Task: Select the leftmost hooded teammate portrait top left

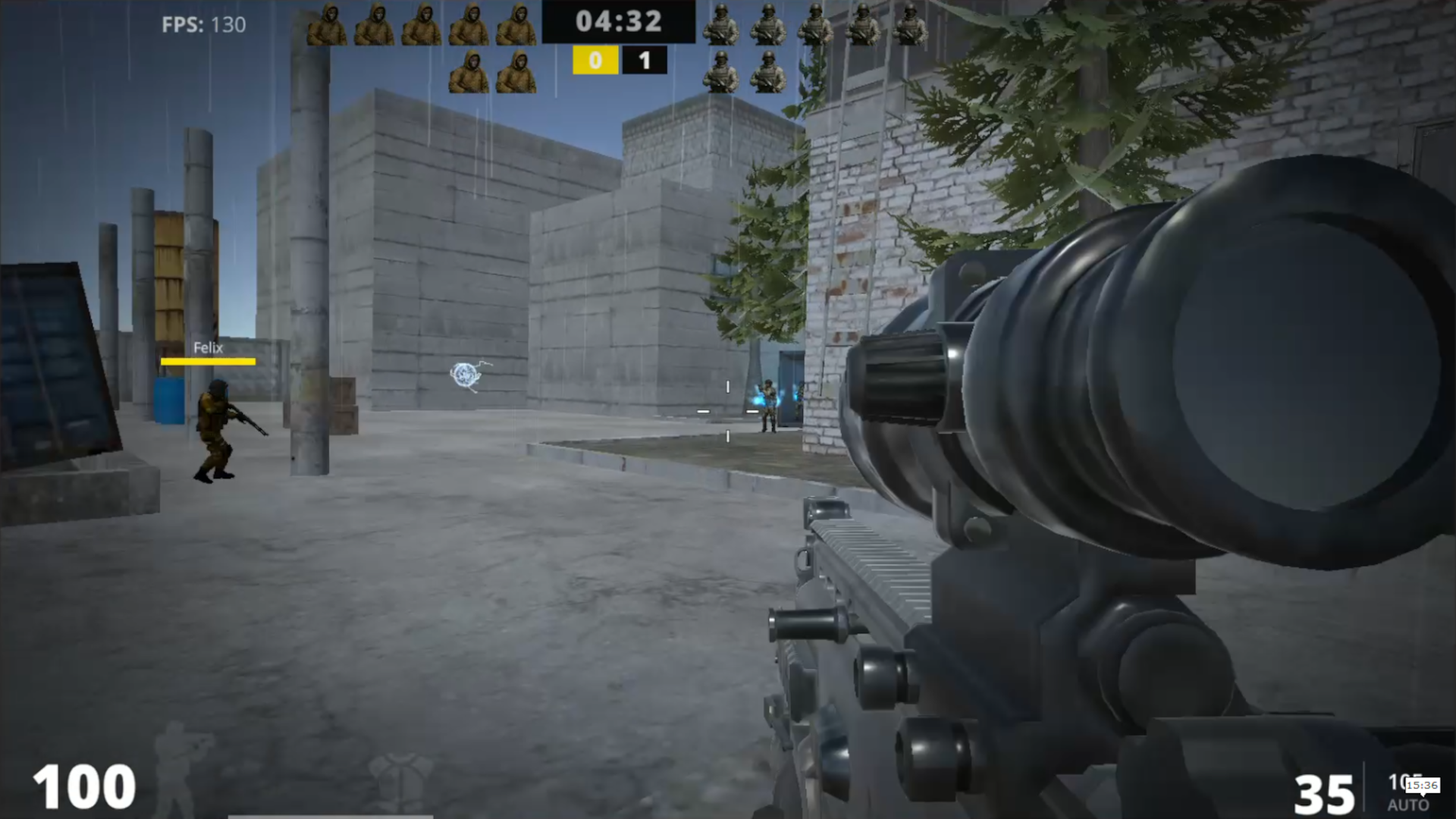Action: tap(329, 23)
